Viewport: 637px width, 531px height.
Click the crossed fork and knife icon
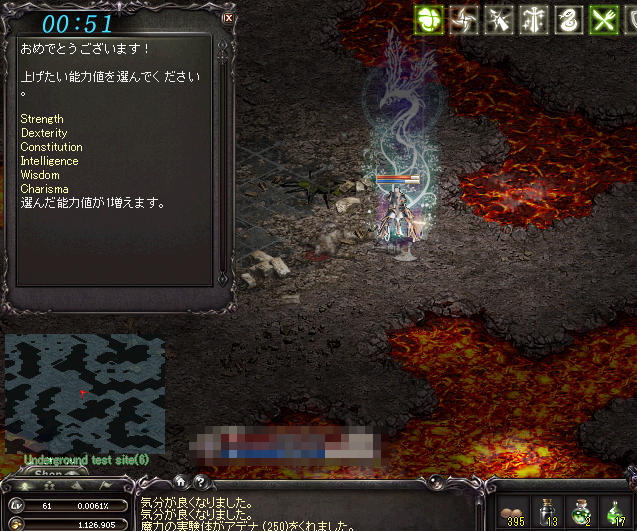click(602, 19)
